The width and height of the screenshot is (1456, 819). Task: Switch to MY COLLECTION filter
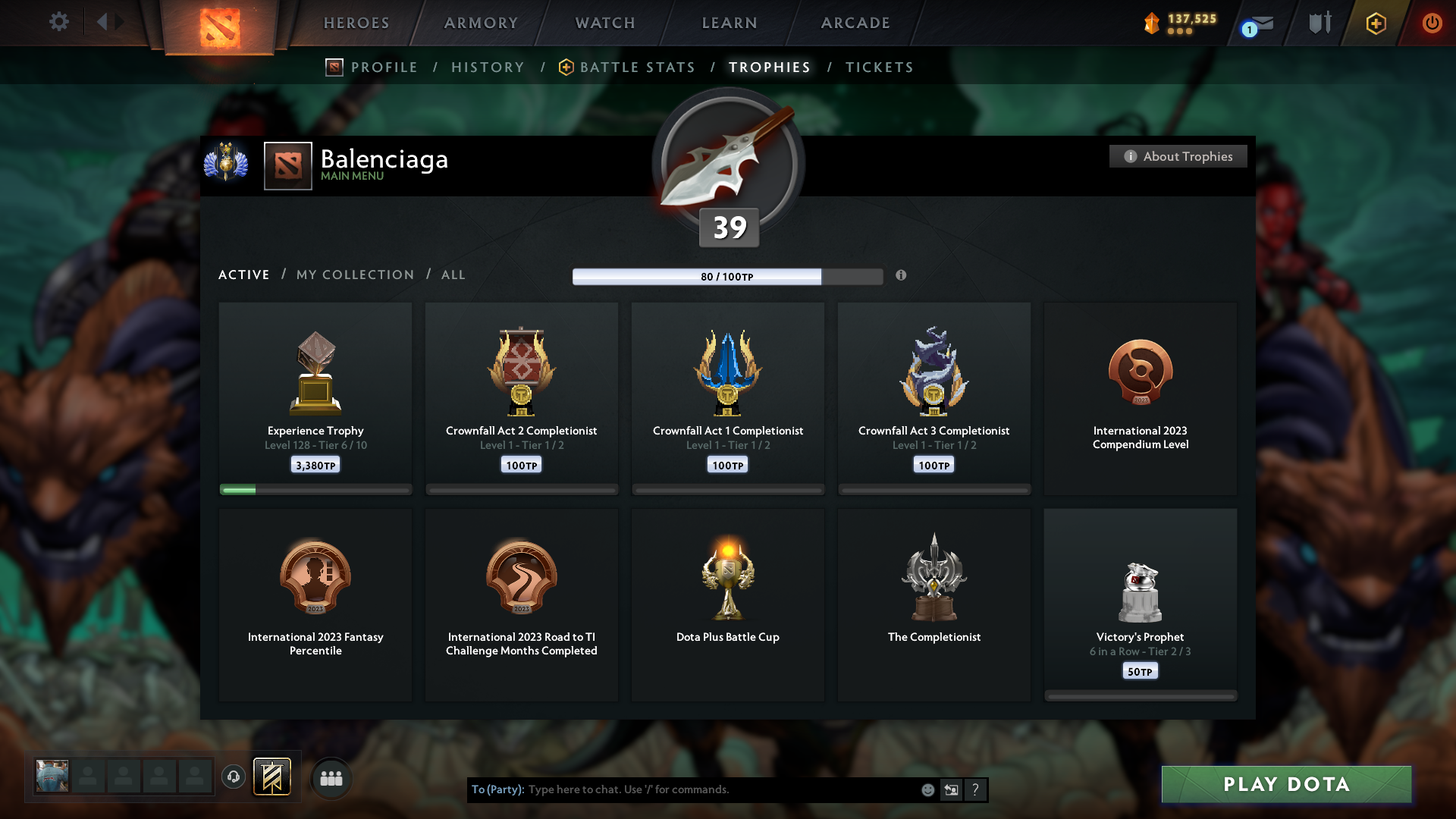coord(354,275)
